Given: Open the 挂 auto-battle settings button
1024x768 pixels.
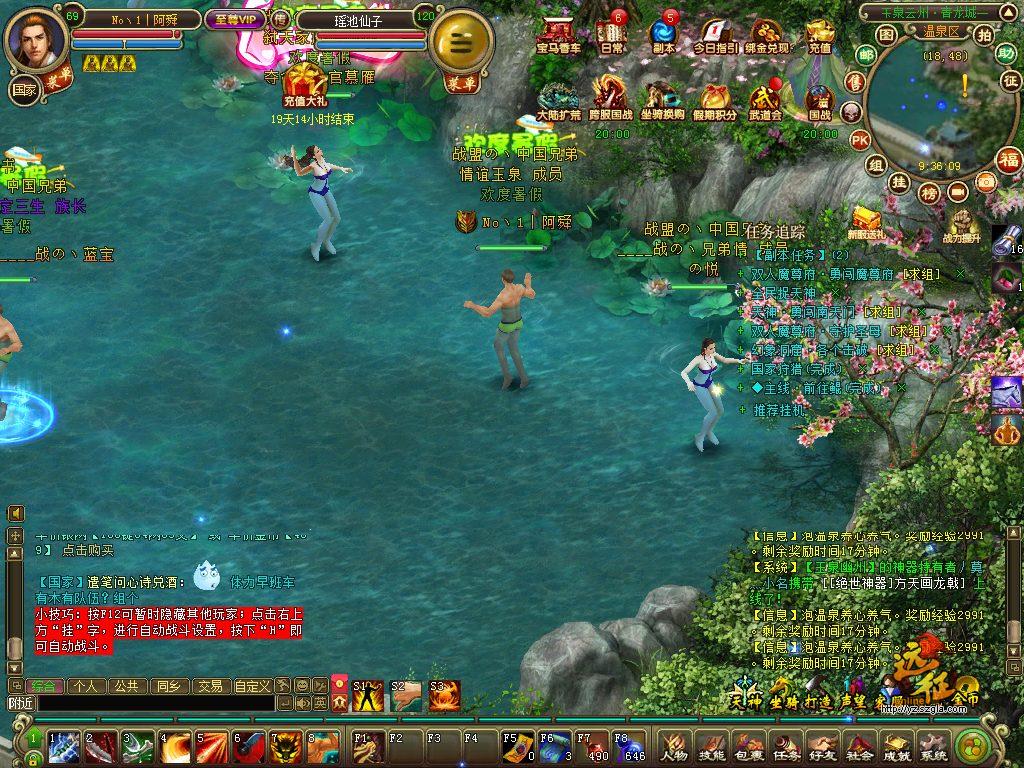Looking at the screenshot, I should click(x=899, y=182).
